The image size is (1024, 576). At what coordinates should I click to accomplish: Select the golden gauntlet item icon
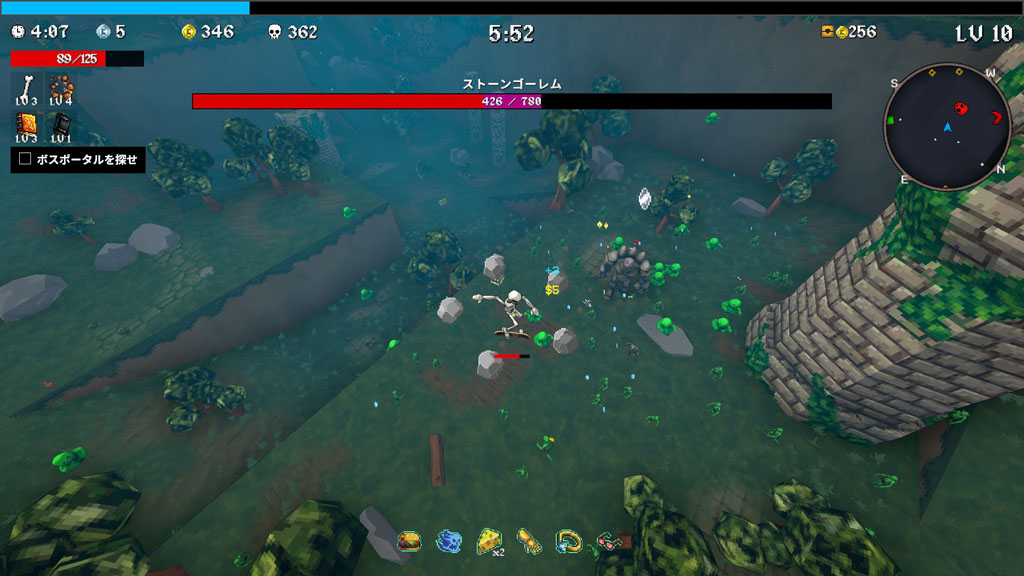(x=529, y=541)
